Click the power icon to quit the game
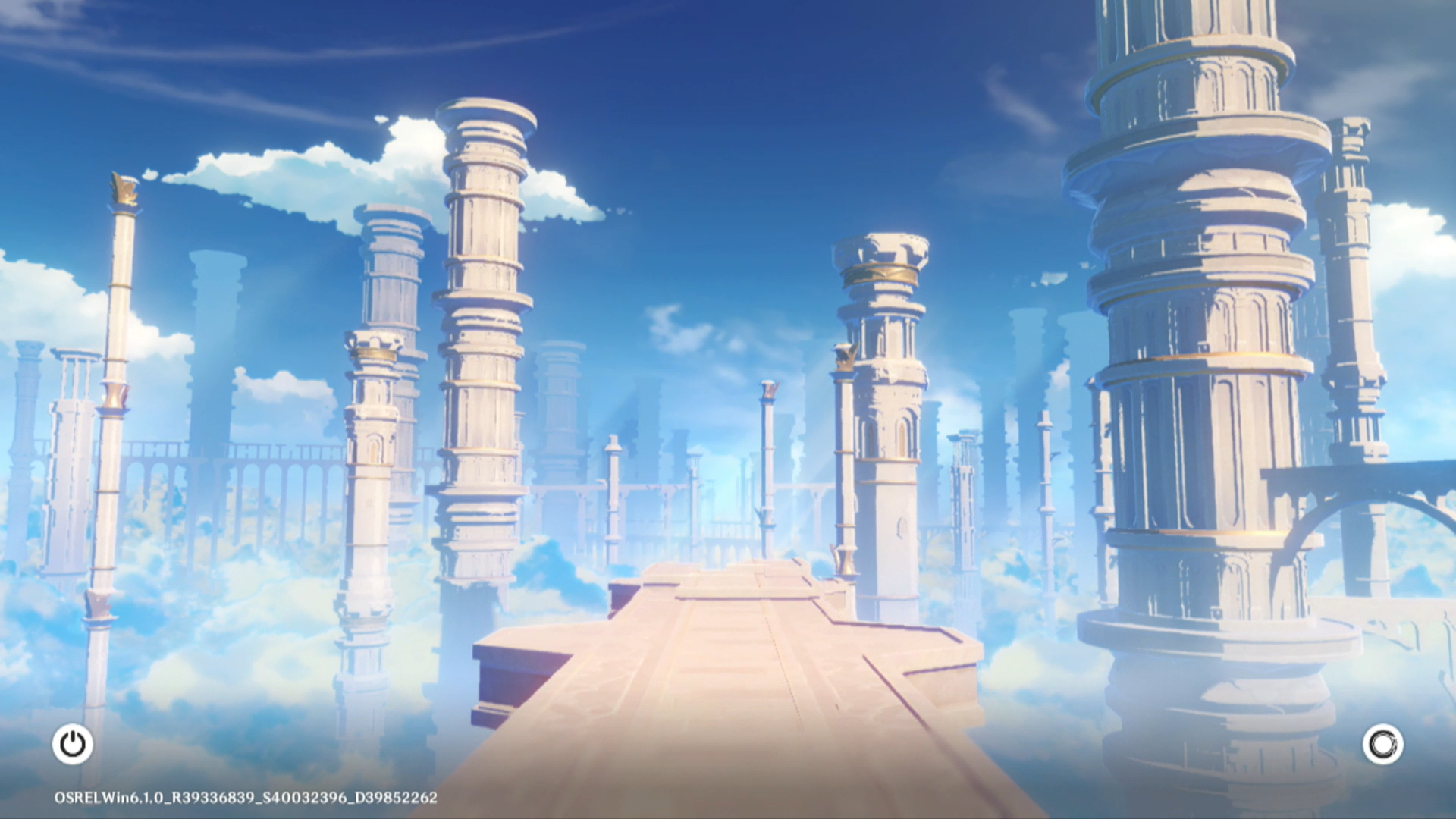This screenshot has width=1456, height=819. tap(73, 744)
